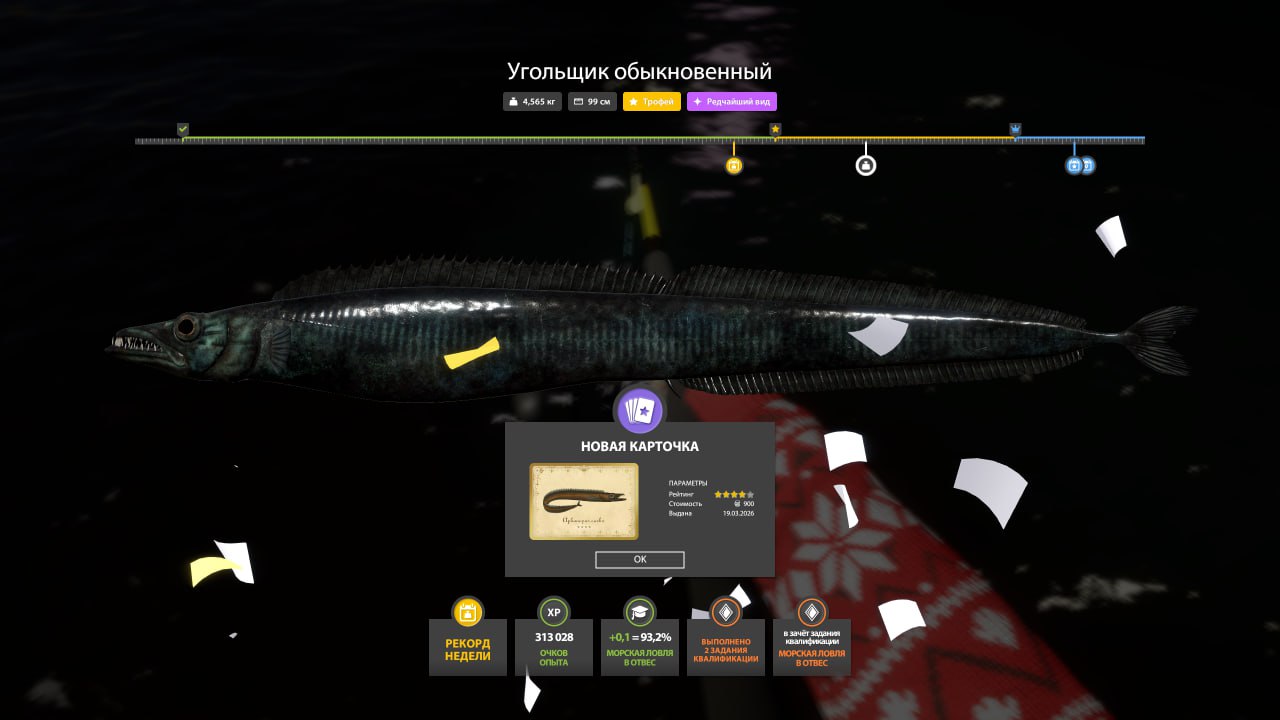Click the yellow record marker on scale
The image size is (1280, 720).
click(x=734, y=166)
